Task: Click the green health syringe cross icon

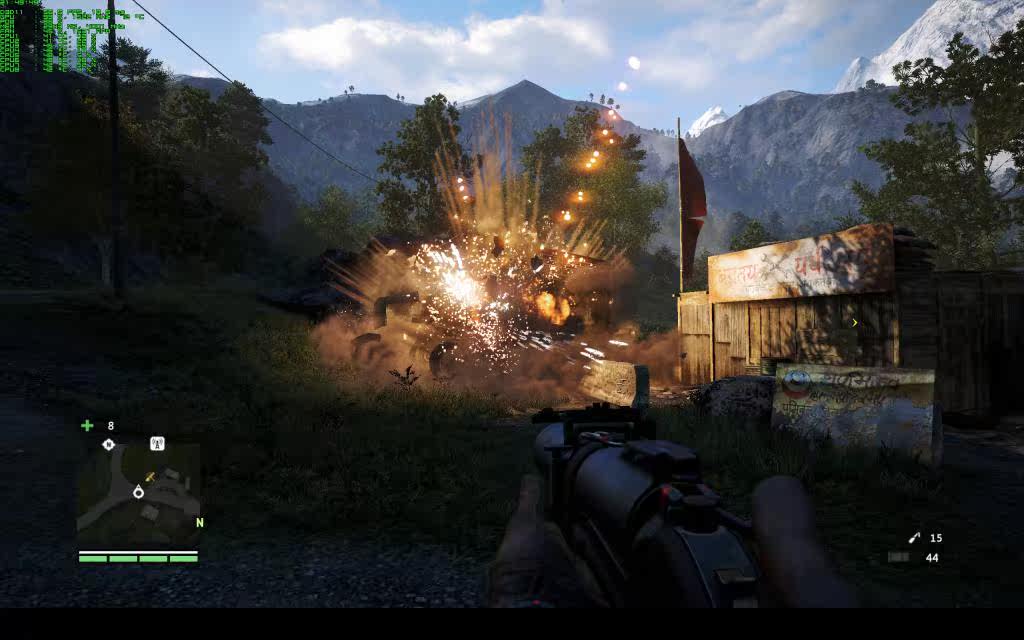Action: click(87, 425)
